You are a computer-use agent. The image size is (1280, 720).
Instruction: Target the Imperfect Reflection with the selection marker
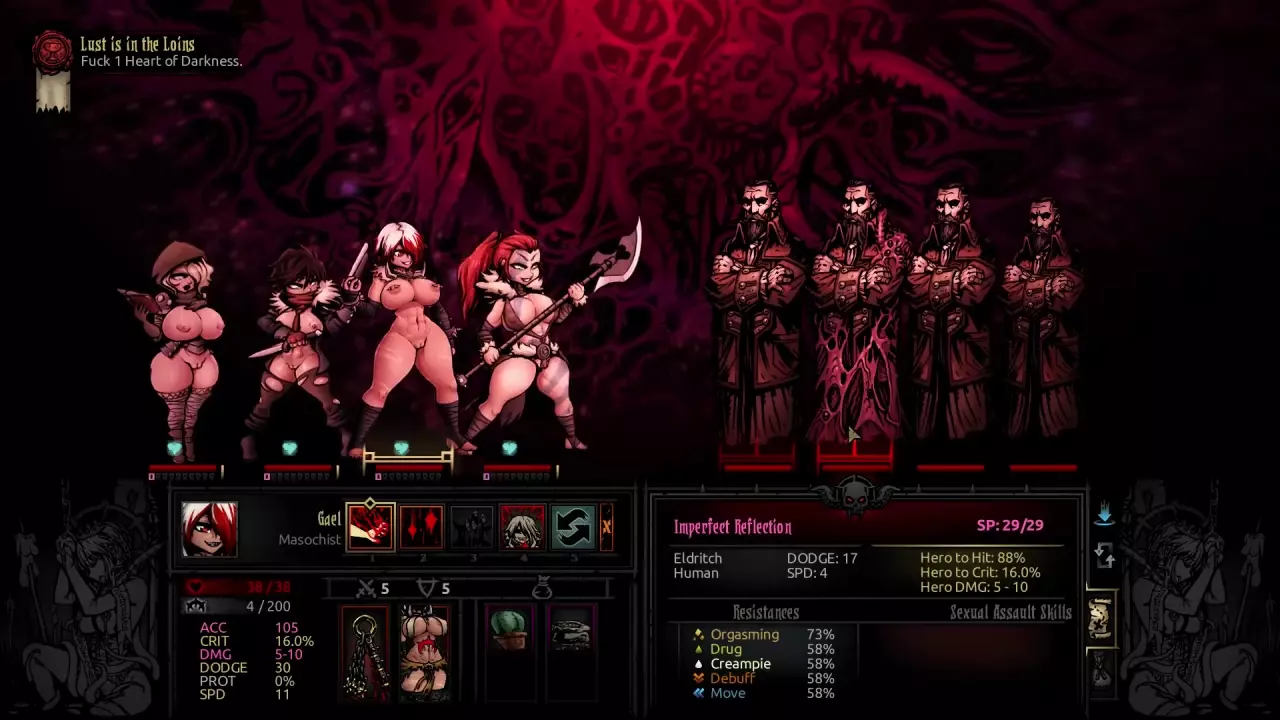coord(856,320)
